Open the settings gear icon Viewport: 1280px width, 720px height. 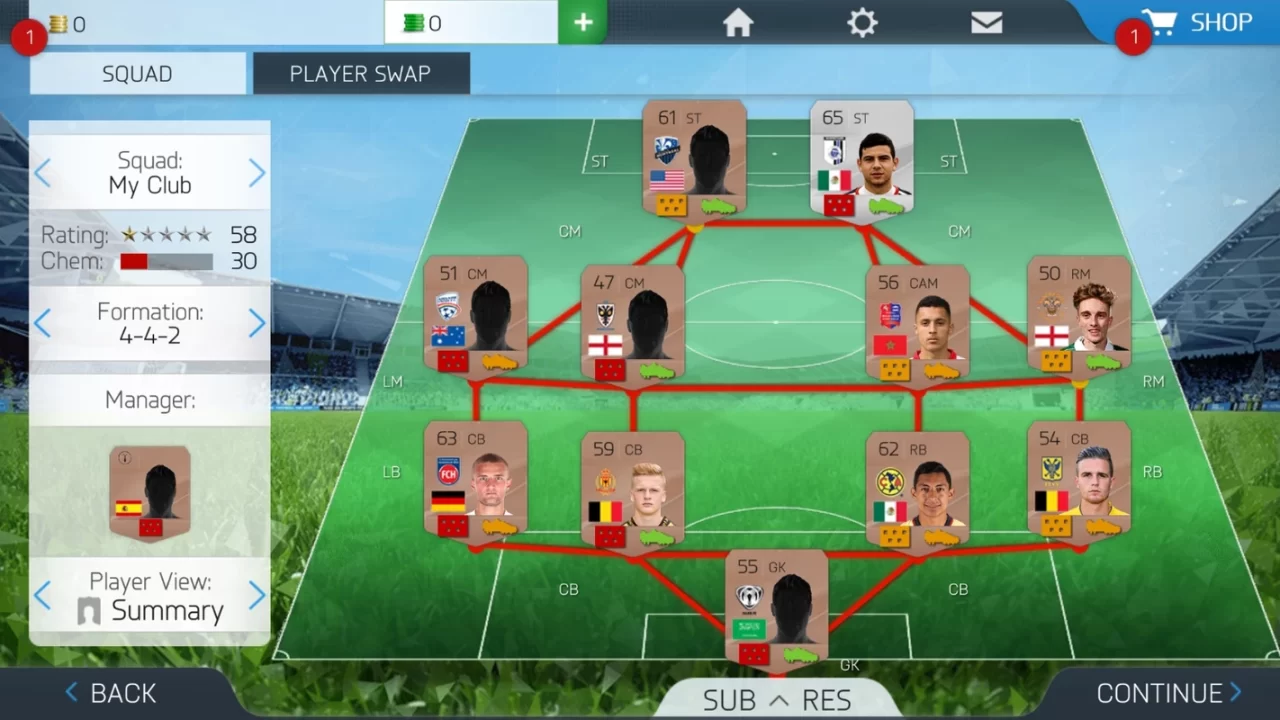(x=862, y=22)
